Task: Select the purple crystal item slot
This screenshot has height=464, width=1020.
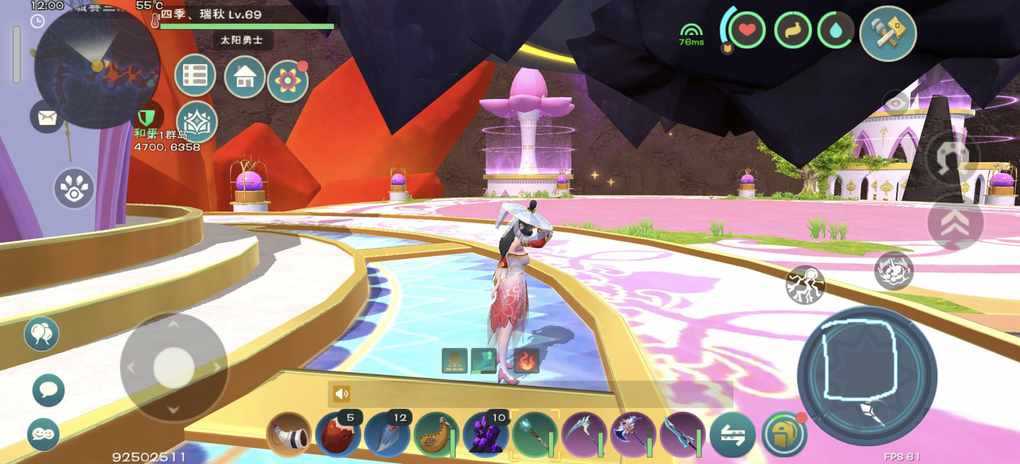Action: point(486,435)
